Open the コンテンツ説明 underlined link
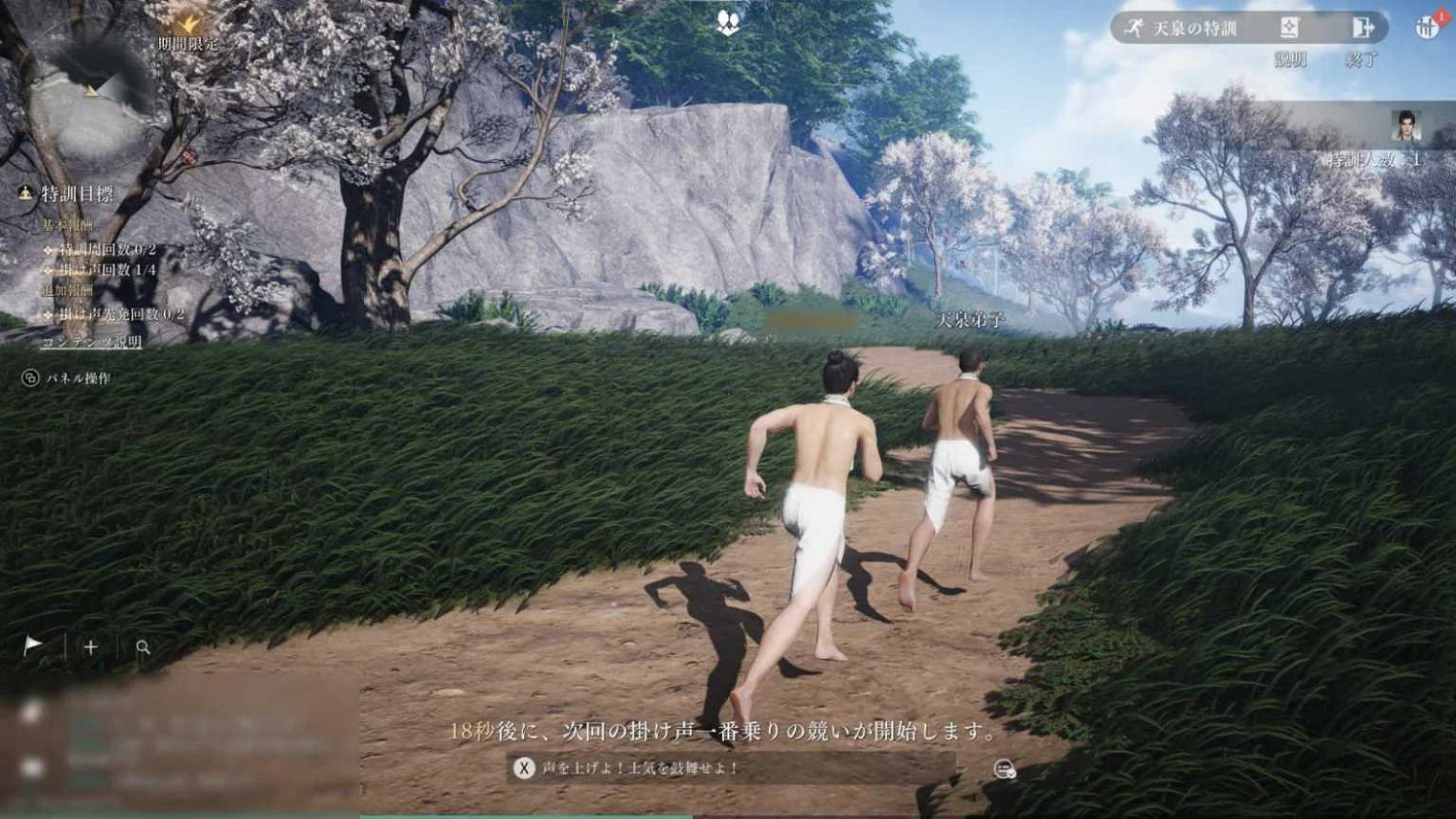Image resolution: width=1456 pixels, height=819 pixels. 92,342
